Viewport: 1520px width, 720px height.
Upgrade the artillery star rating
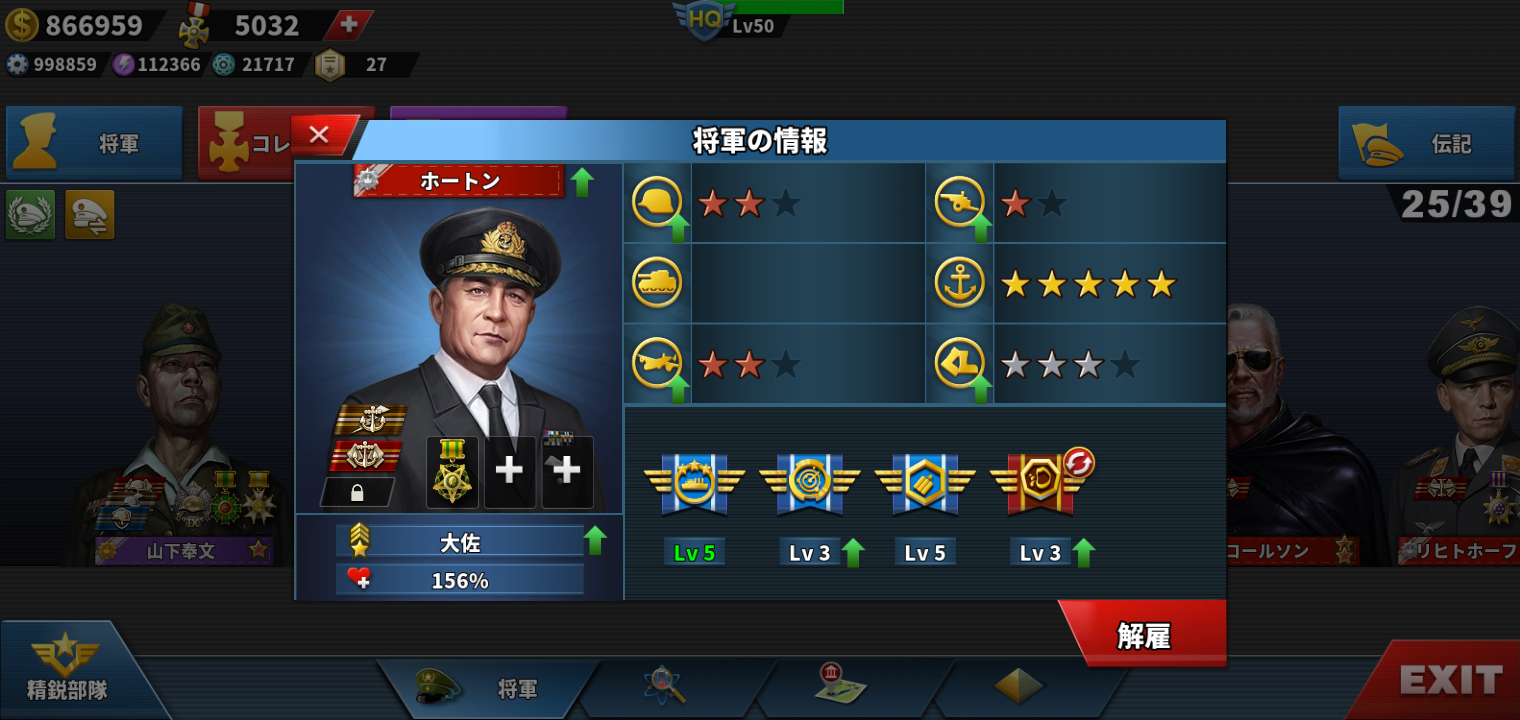point(981,228)
